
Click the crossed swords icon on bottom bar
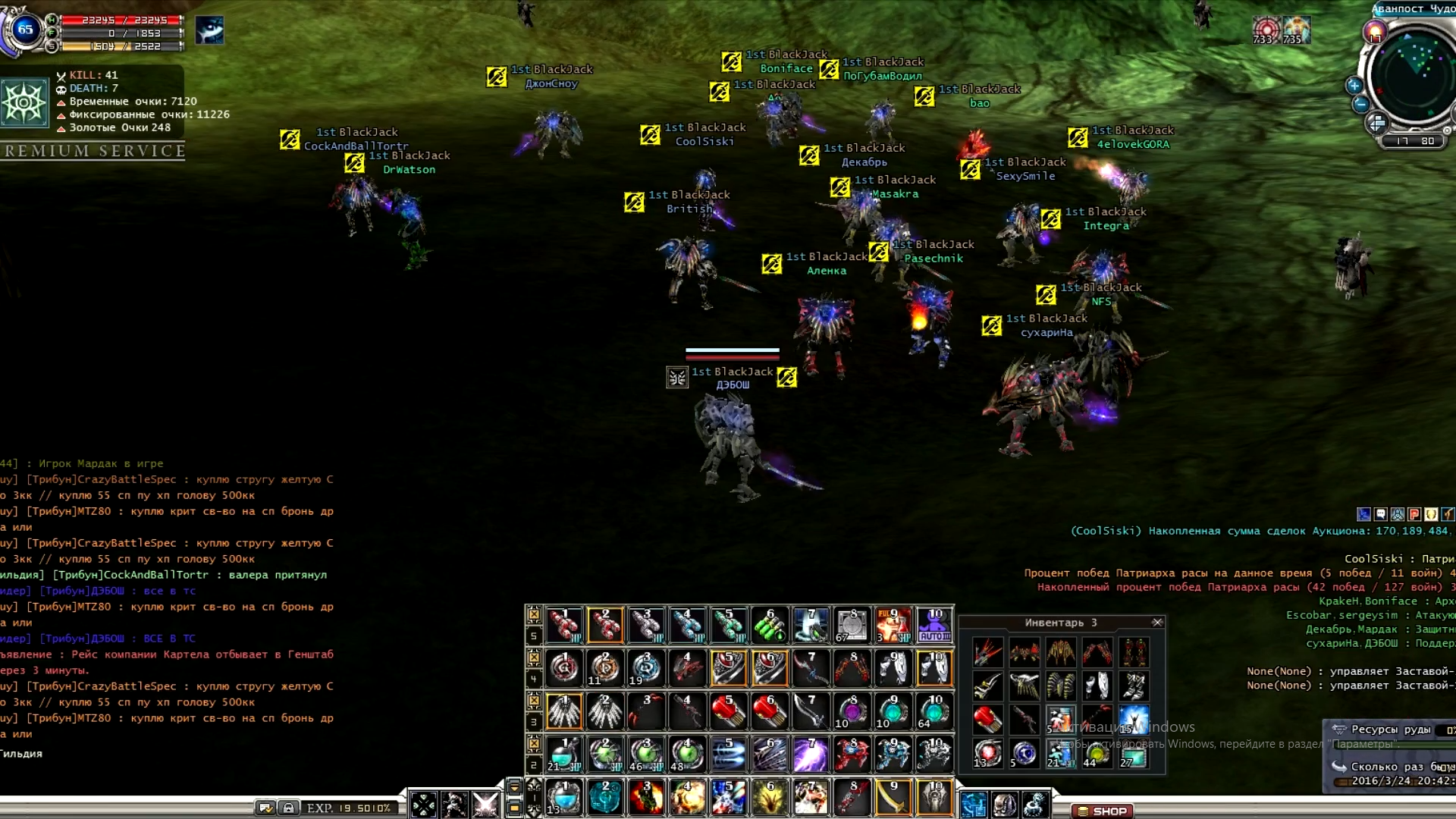(485, 804)
